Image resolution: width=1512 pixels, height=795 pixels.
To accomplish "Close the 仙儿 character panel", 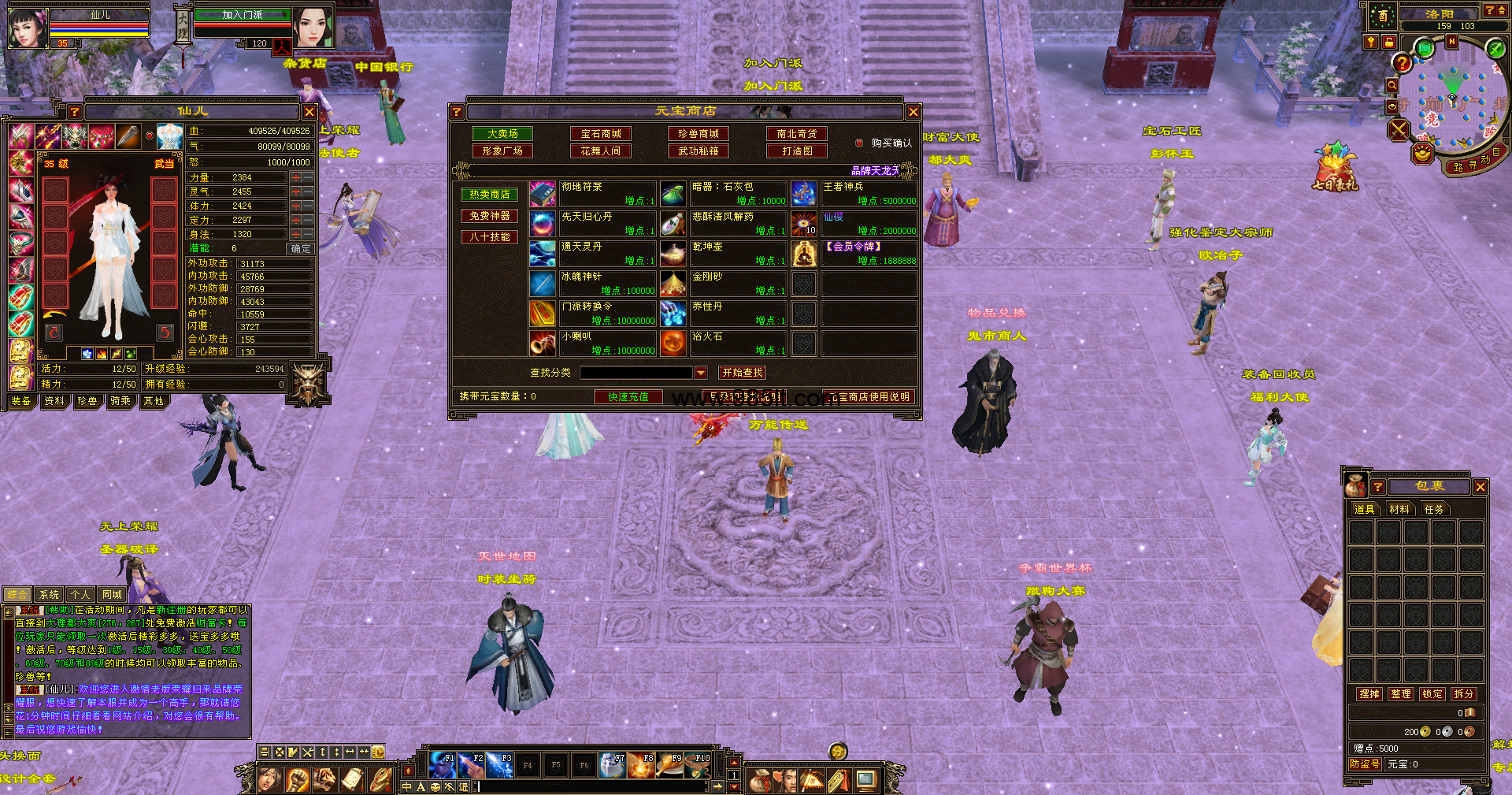I will tap(309, 112).
